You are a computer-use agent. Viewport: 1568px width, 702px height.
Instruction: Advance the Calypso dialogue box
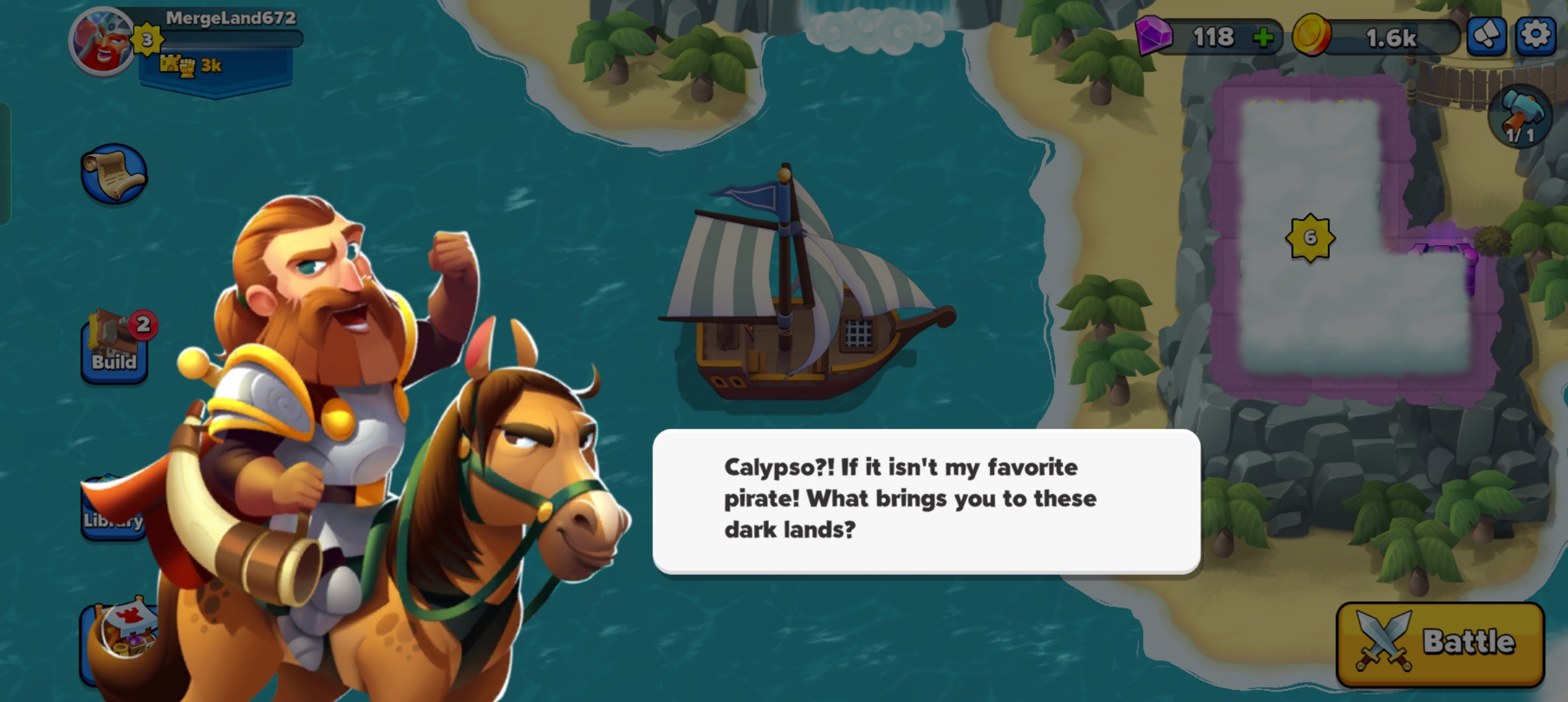click(x=926, y=500)
